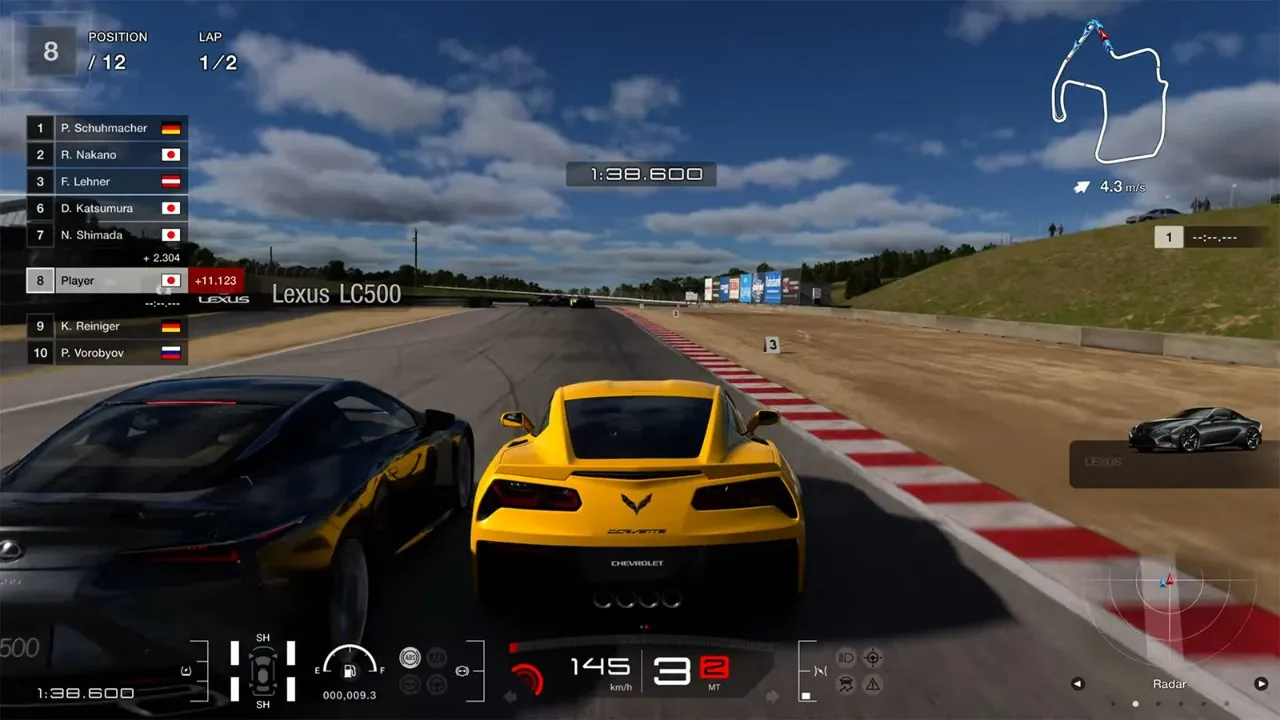Click the headlights icon in the HUD
The image size is (1280, 720).
(x=846, y=658)
